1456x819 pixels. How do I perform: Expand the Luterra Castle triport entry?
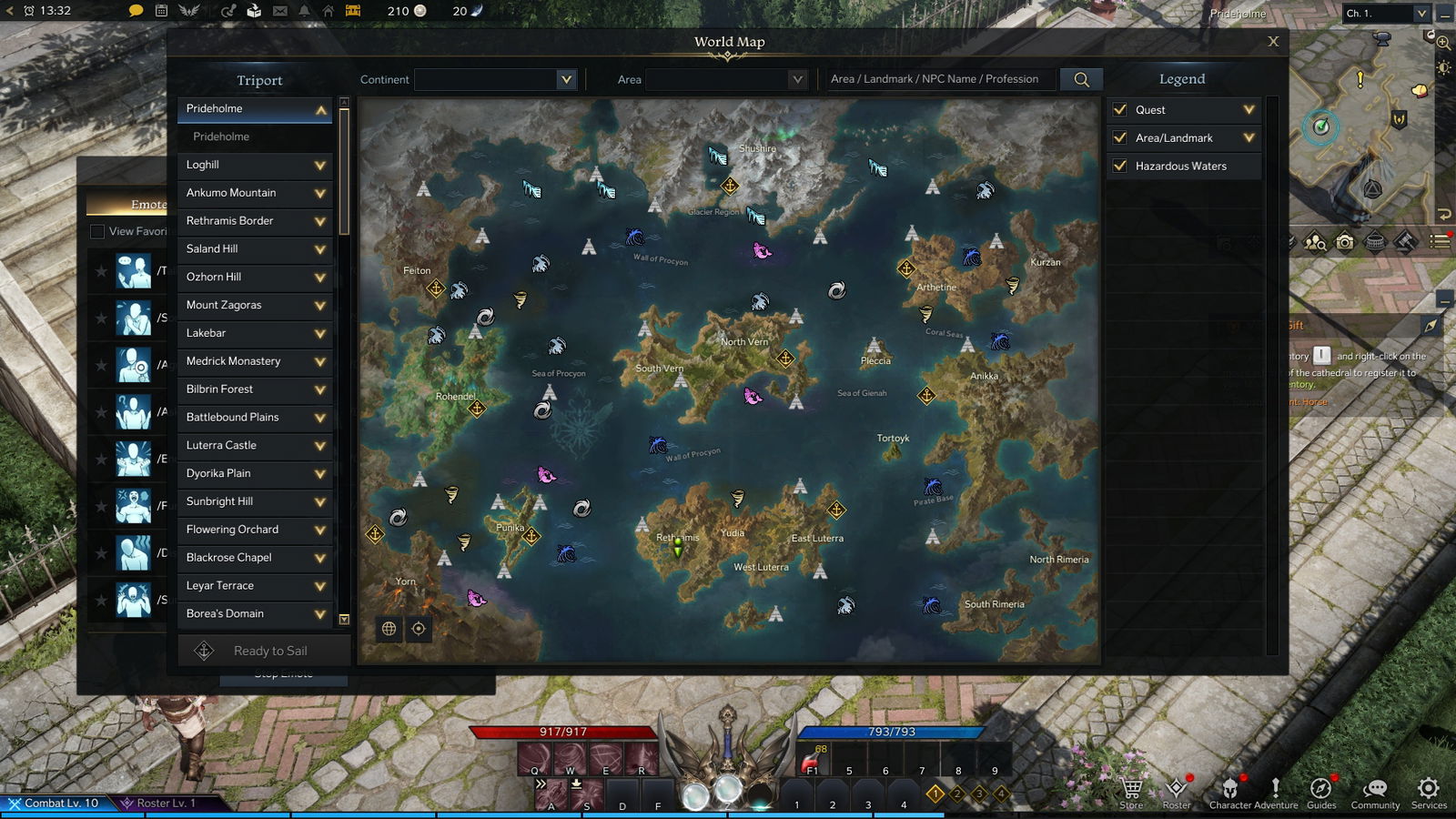pos(320,446)
